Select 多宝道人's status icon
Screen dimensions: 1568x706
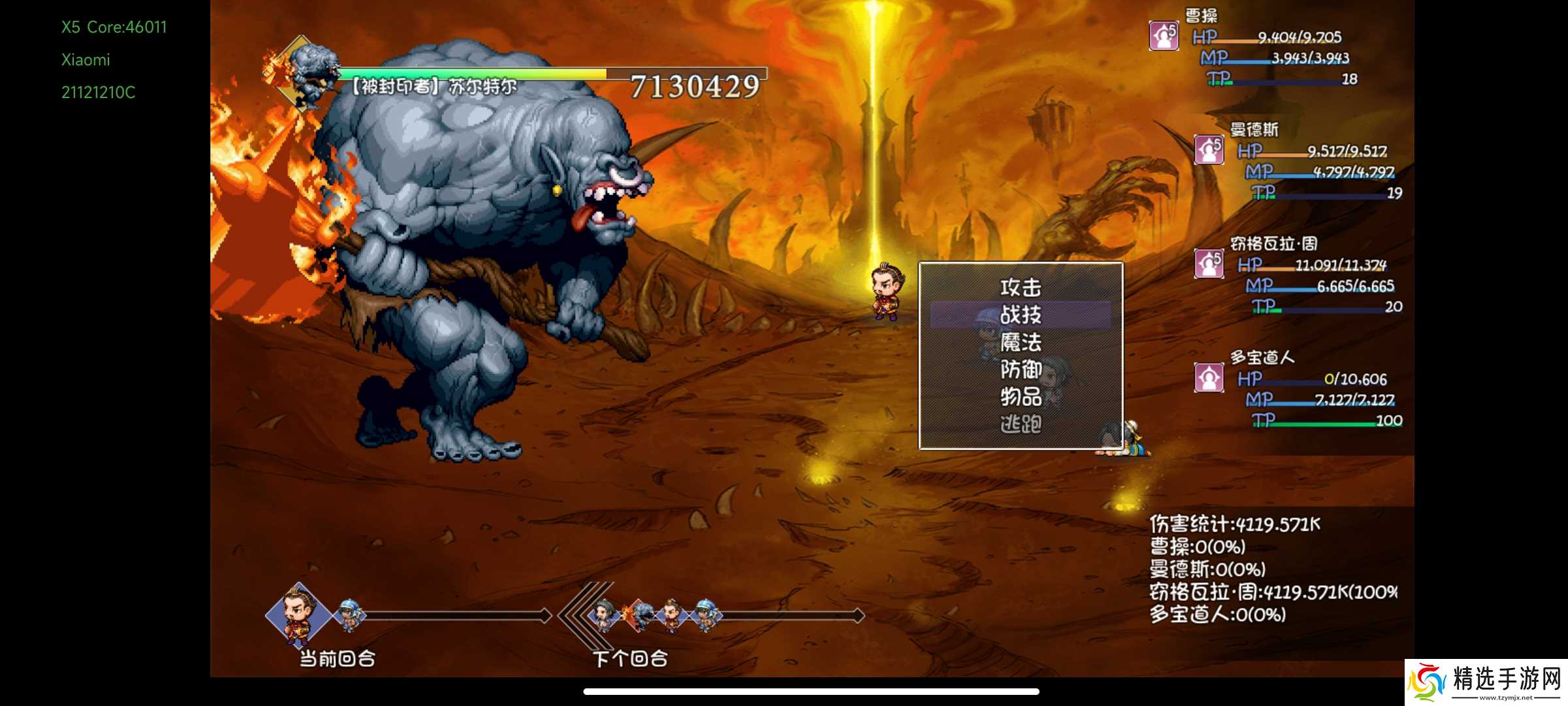pyautogui.click(x=1209, y=377)
